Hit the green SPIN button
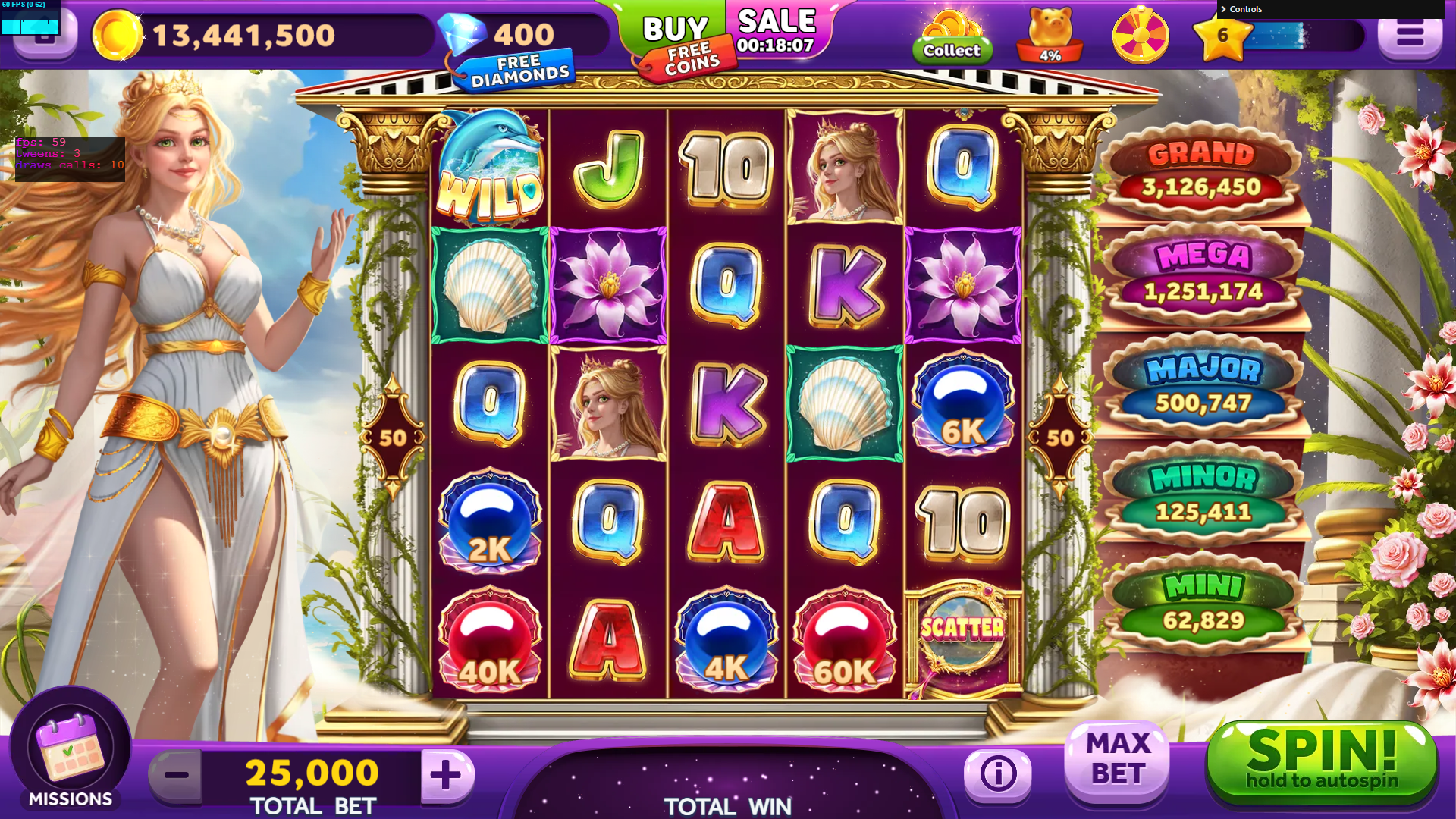This screenshot has width=1456, height=819. (x=1321, y=761)
